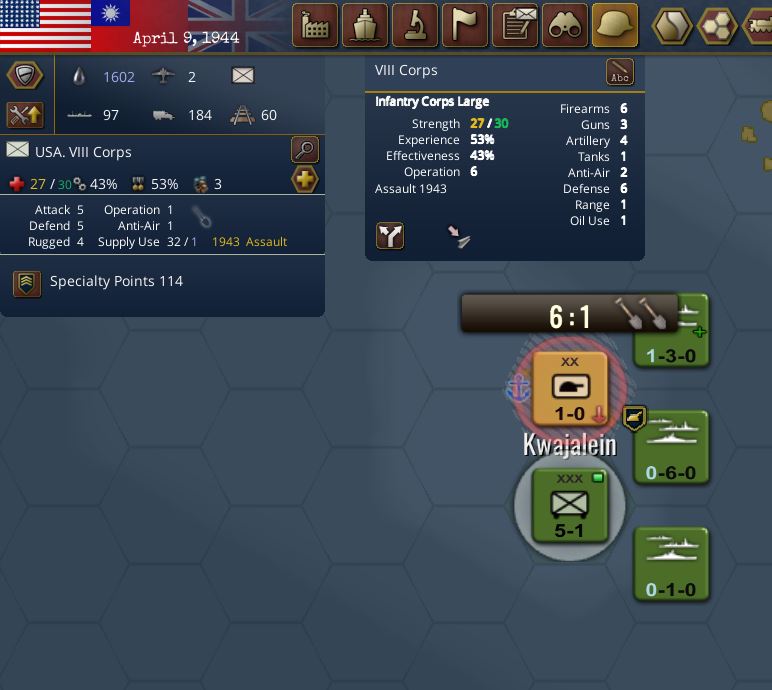Open the wrench and arrow upgrade button
Viewport: 772px width, 690px height.
pyautogui.click(x=25, y=114)
